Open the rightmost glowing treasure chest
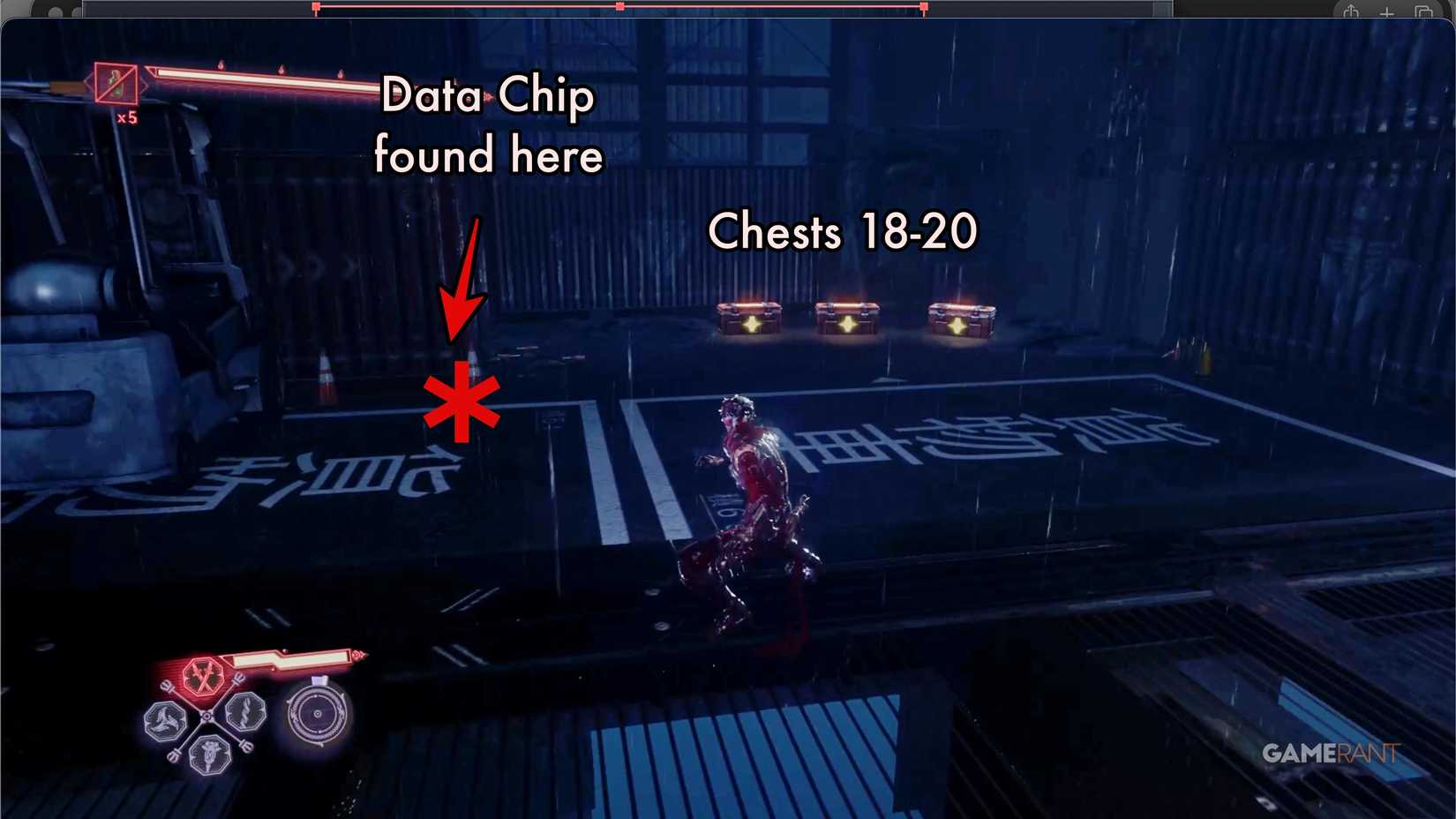Screen dimensions: 1456x819 [962, 320]
